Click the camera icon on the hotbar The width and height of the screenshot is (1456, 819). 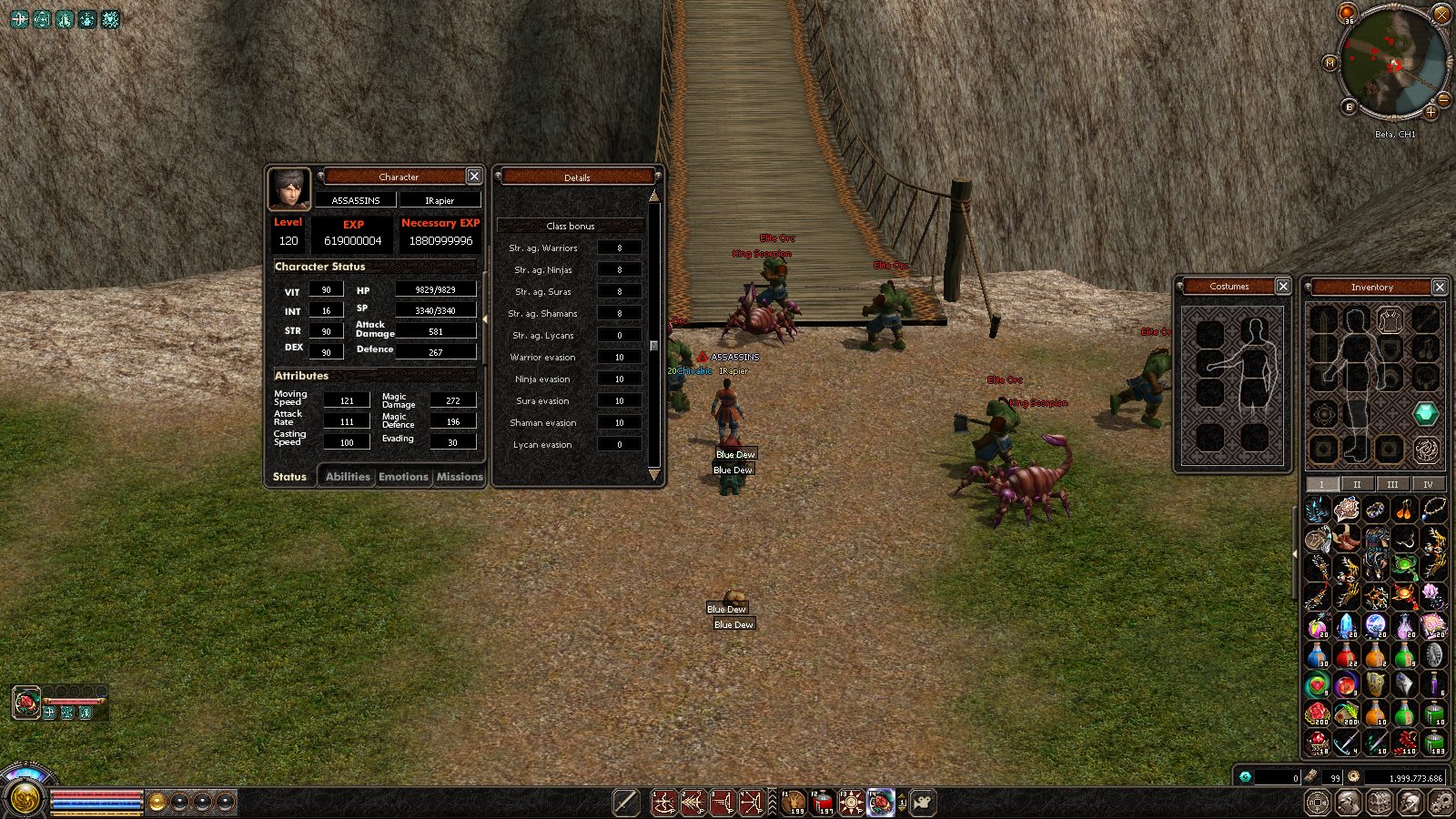point(923,803)
